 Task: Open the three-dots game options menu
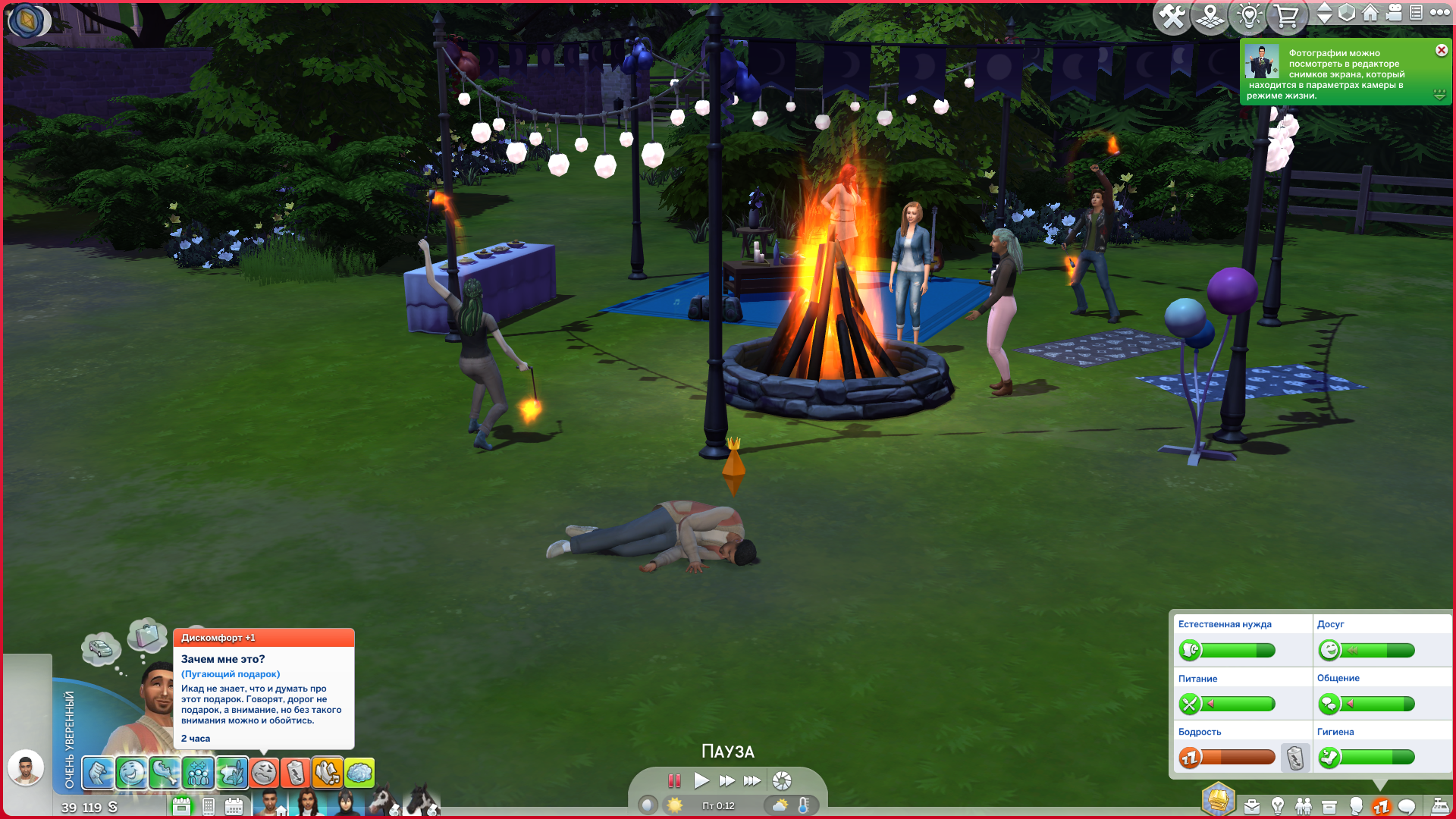pyautogui.click(x=1439, y=13)
